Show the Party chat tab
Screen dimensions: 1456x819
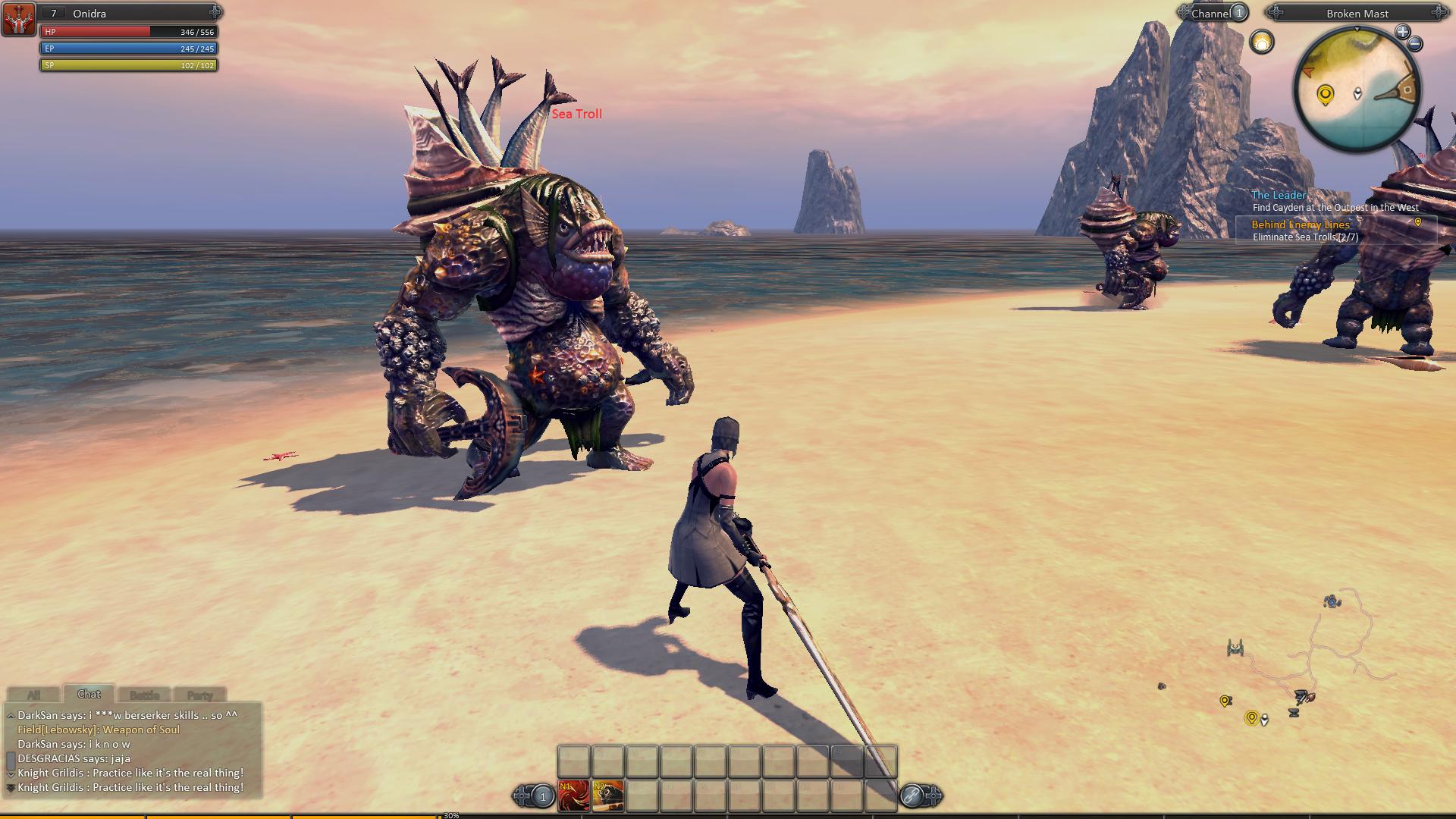coord(199,695)
